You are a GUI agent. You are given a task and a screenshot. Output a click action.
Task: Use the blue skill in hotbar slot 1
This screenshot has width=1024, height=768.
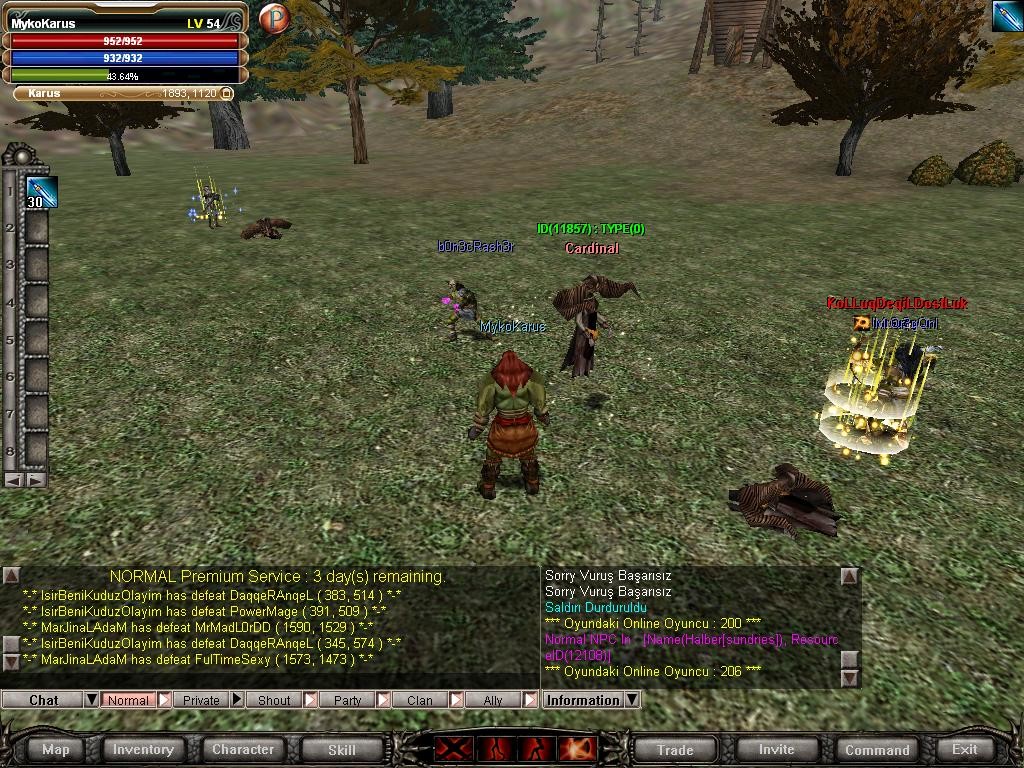pos(41,192)
